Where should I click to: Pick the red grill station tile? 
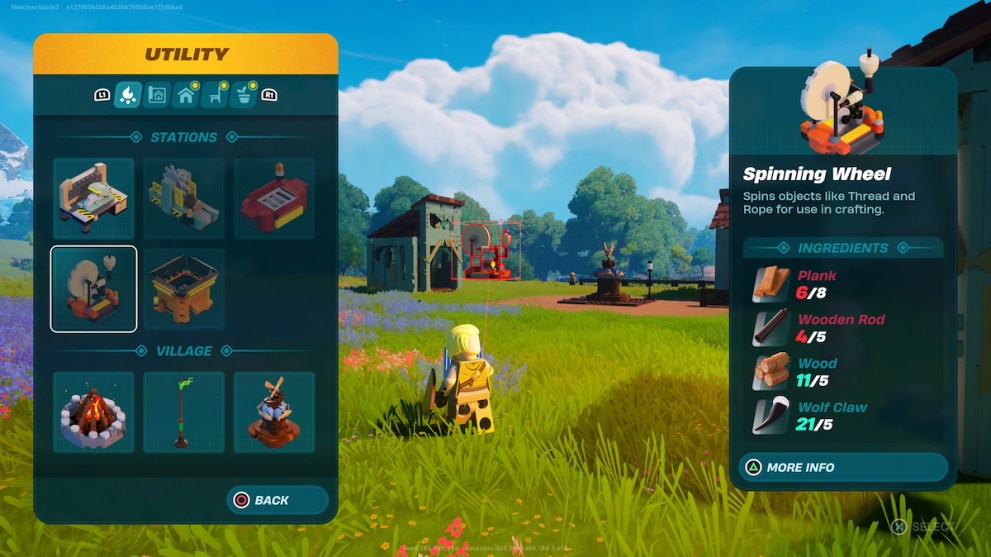tap(274, 198)
